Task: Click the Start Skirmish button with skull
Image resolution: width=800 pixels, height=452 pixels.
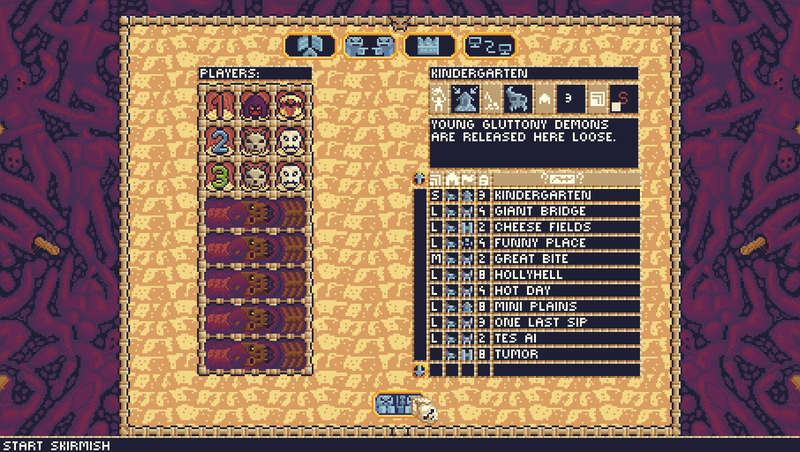Action: coord(404,405)
